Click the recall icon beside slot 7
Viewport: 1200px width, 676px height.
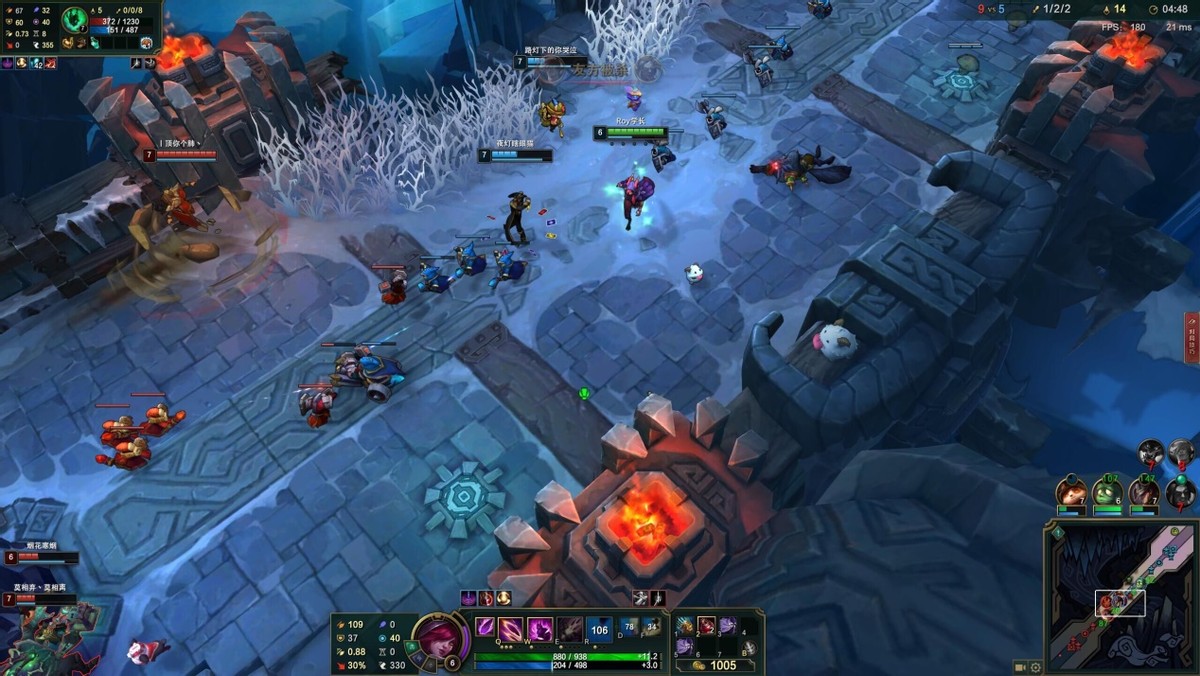point(748,650)
